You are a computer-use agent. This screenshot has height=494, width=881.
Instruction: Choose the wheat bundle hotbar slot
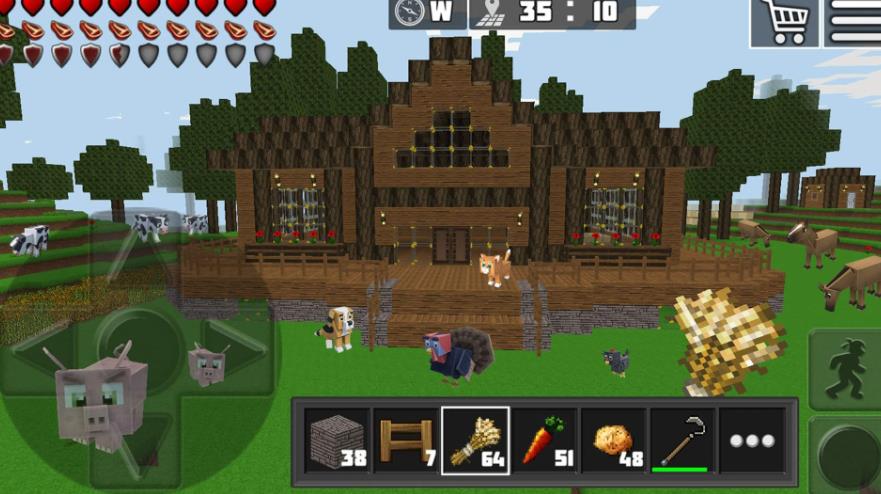475,441
